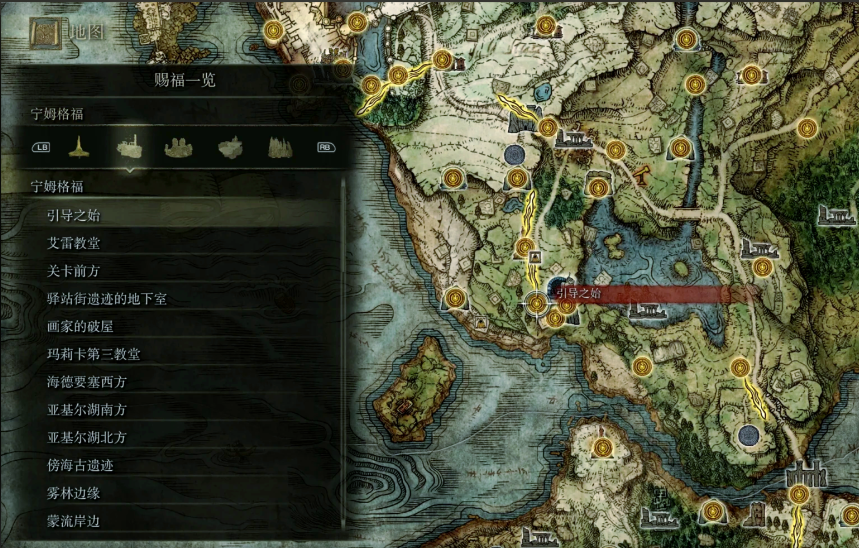The height and width of the screenshot is (548, 859).
Task: Select the 关卡前方 site of grace
Action: pos(74,271)
